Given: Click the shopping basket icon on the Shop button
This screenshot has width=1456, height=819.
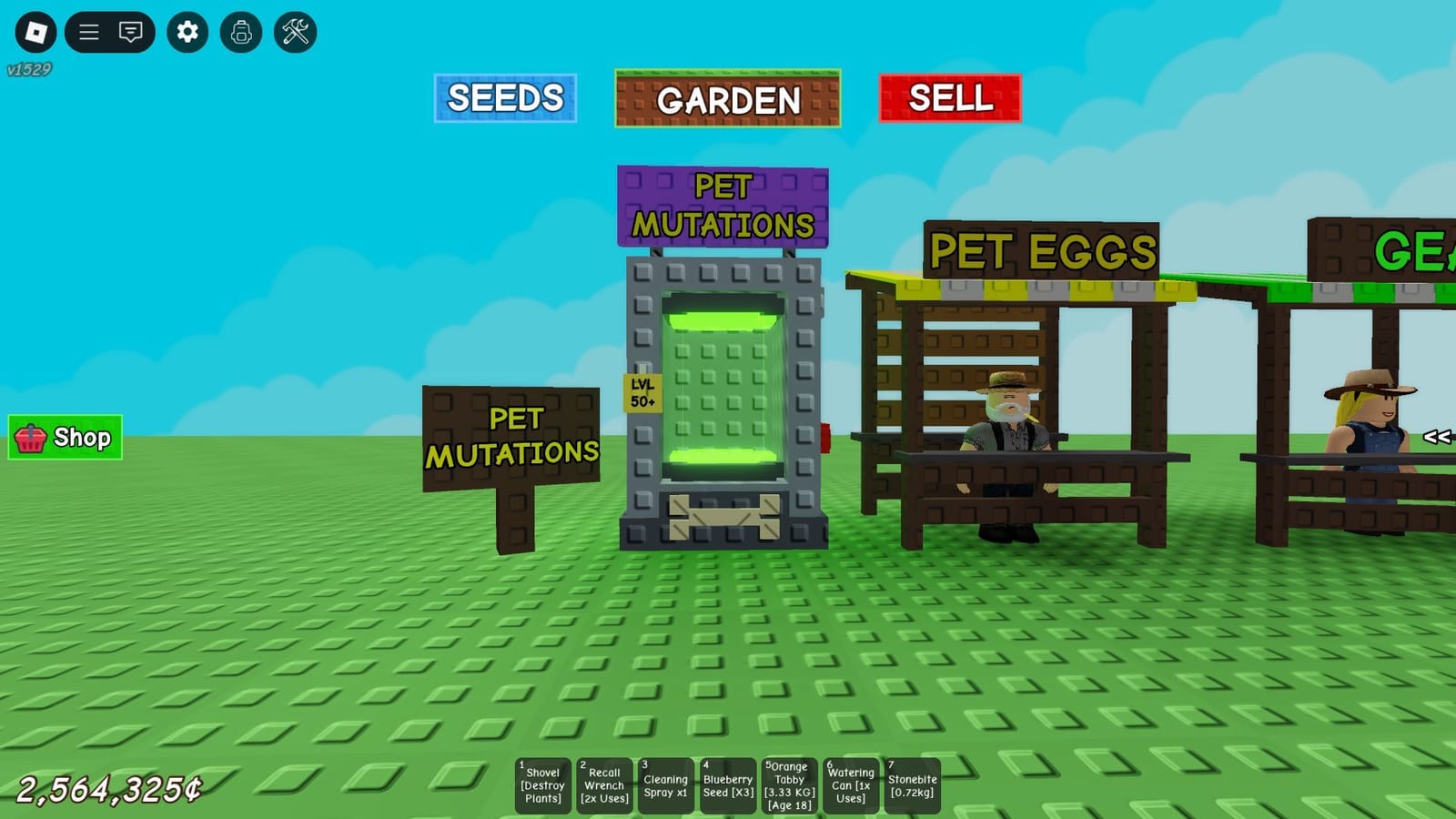Looking at the screenshot, I should point(33,438).
